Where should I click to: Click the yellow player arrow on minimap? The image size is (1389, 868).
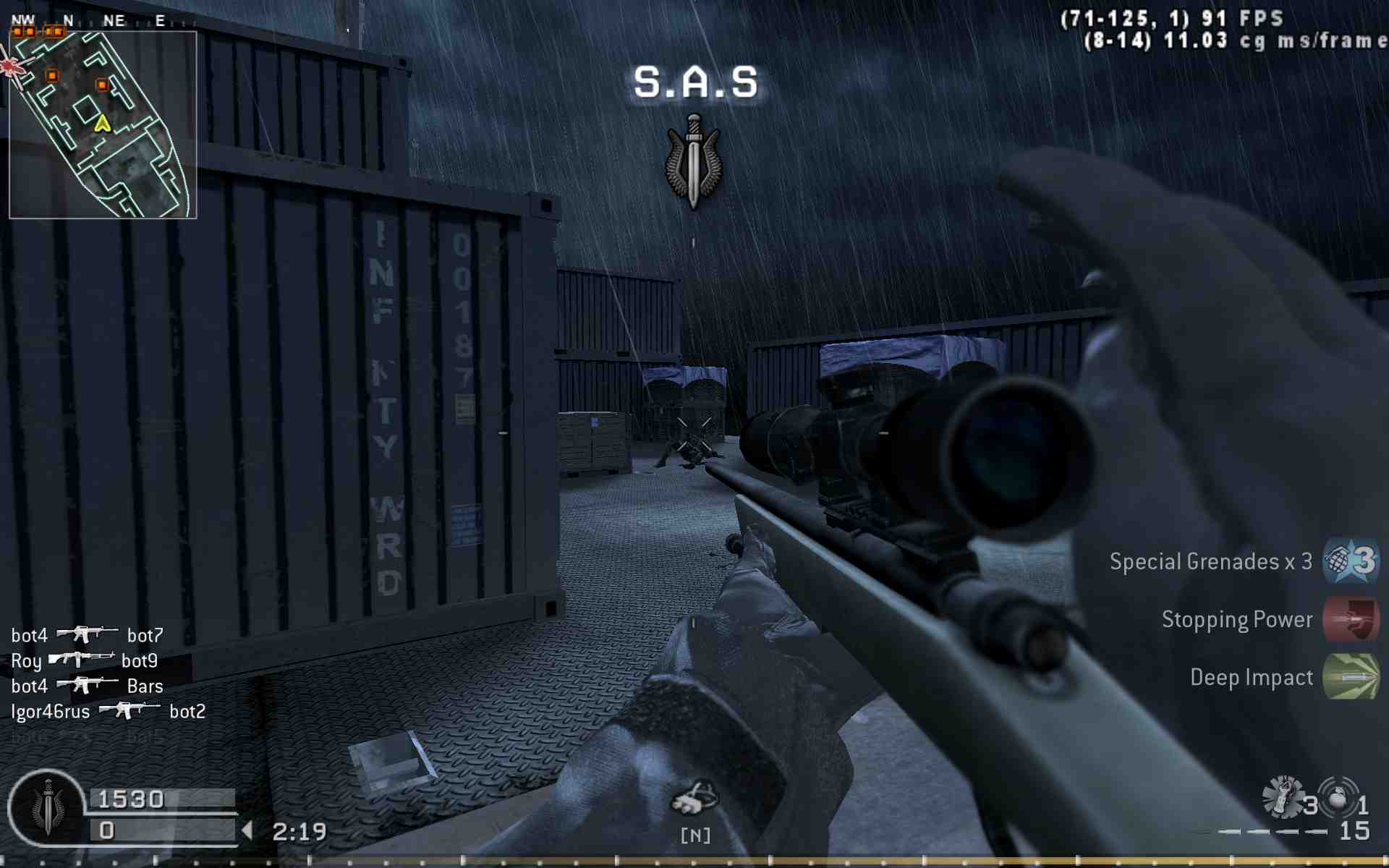102,124
